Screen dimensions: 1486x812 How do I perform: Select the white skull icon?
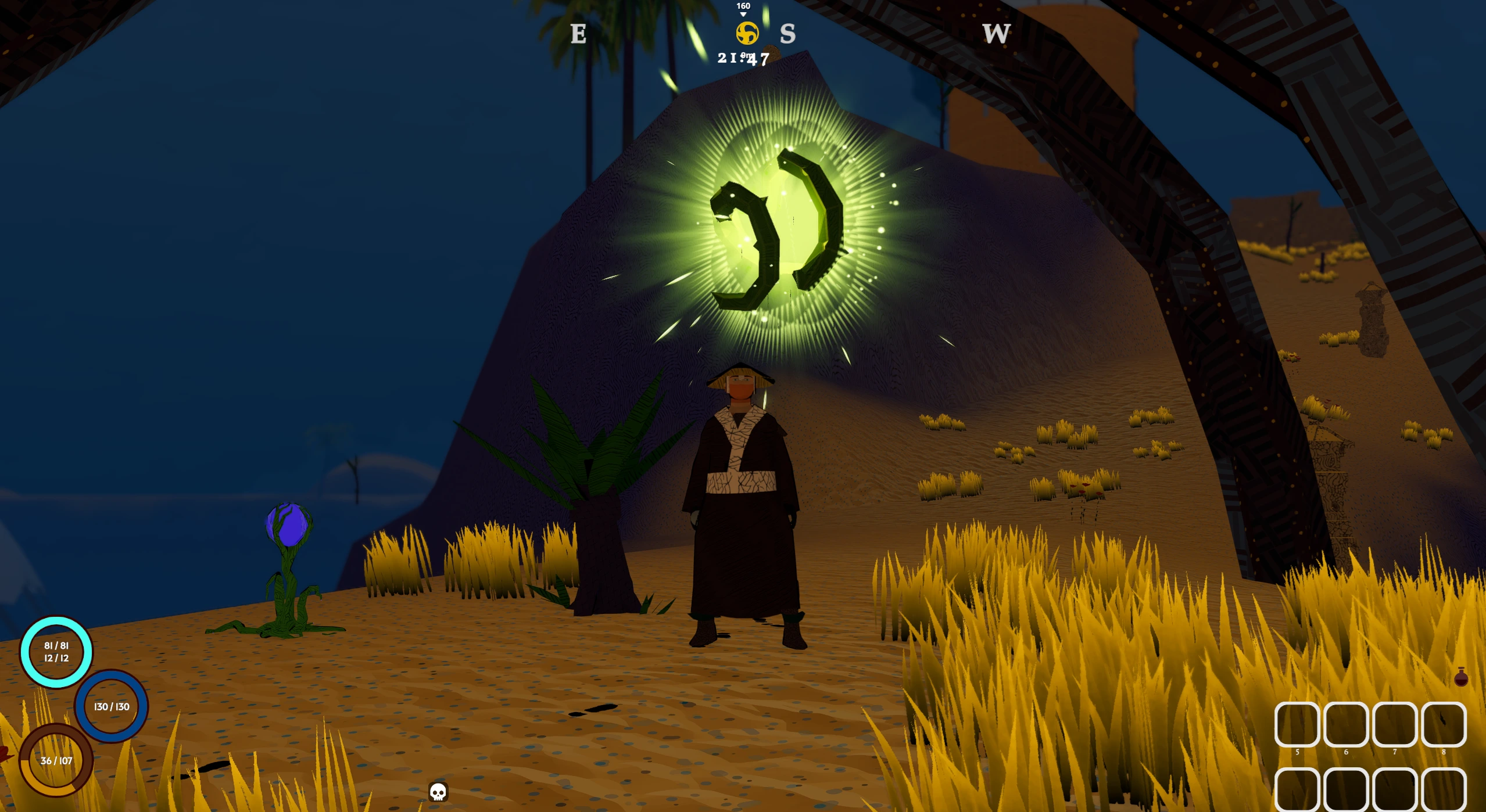point(438,792)
